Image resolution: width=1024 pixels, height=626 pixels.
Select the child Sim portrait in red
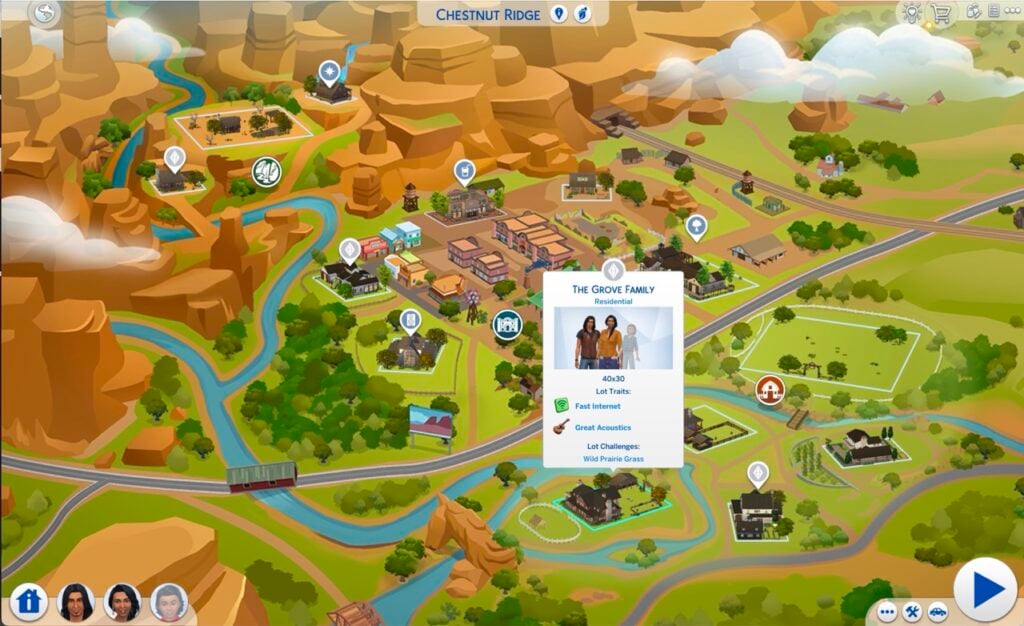click(x=168, y=601)
